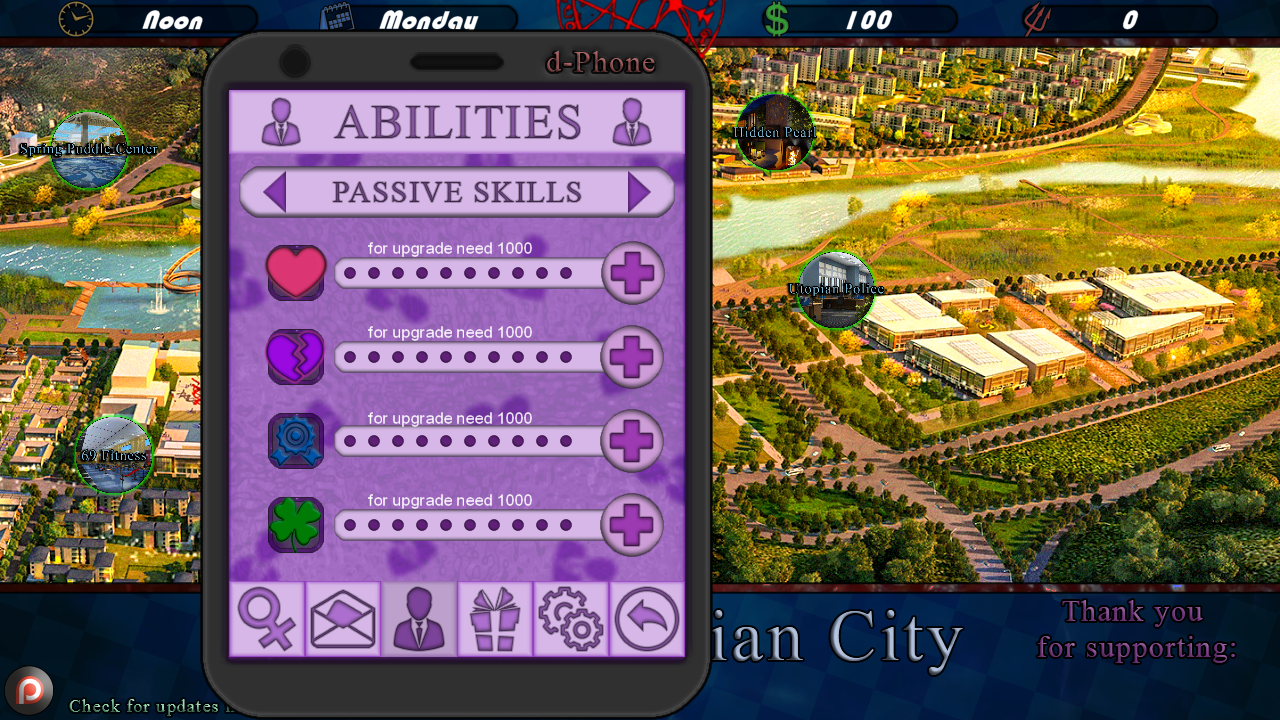Upgrade the blue ribbon badge skill
This screenshot has height=720, width=1280.
632,441
